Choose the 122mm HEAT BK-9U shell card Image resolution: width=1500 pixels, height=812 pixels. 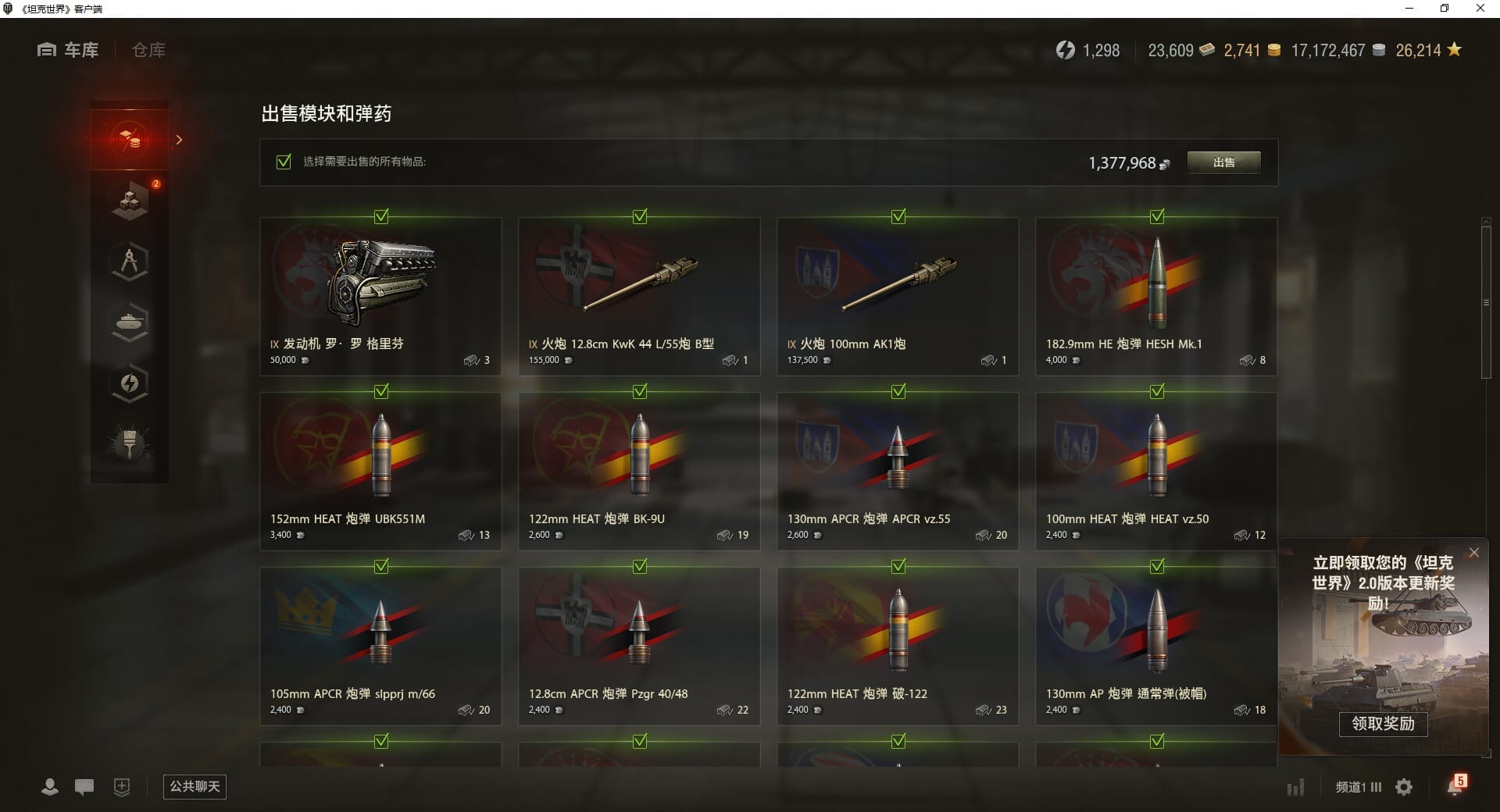click(x=639, y=472)
